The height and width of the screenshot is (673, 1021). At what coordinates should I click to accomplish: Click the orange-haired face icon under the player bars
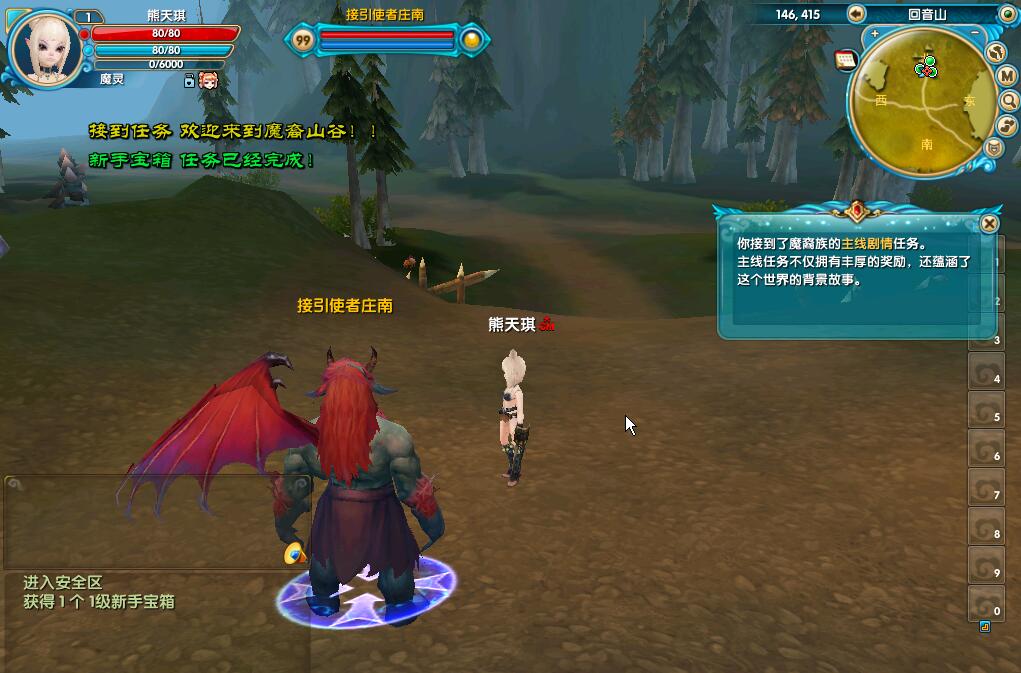[208, 81]
